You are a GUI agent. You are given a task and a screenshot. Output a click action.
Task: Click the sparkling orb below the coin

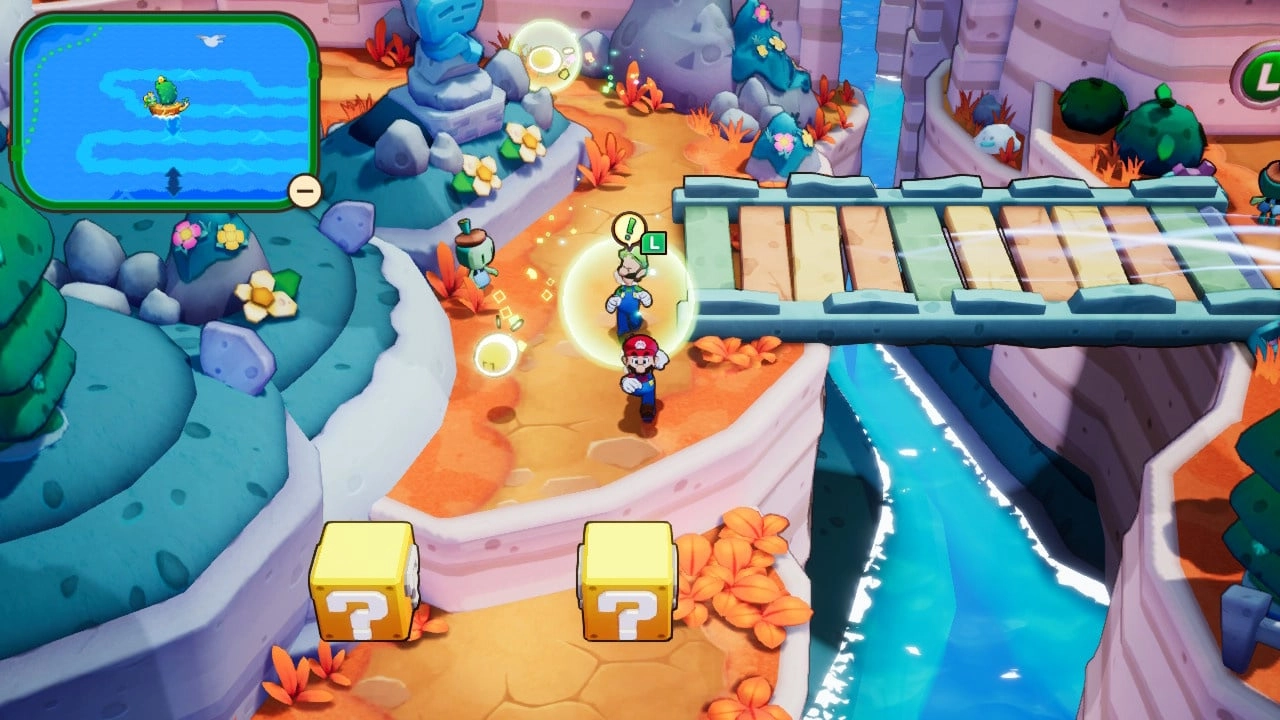click(x=495, y=355)
